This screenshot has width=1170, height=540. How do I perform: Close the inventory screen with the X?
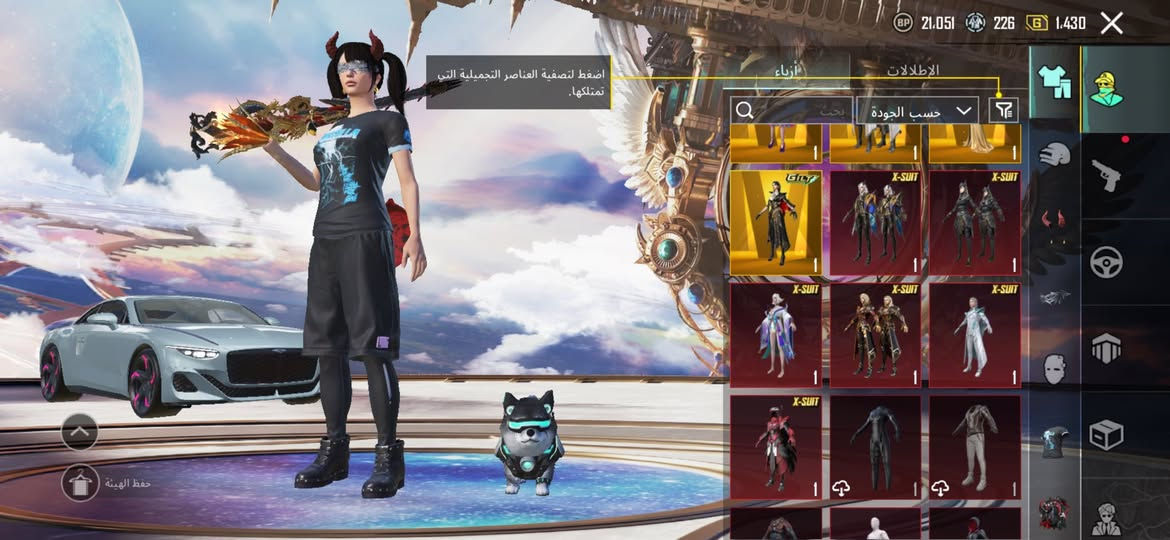[x=1111, y=23]
